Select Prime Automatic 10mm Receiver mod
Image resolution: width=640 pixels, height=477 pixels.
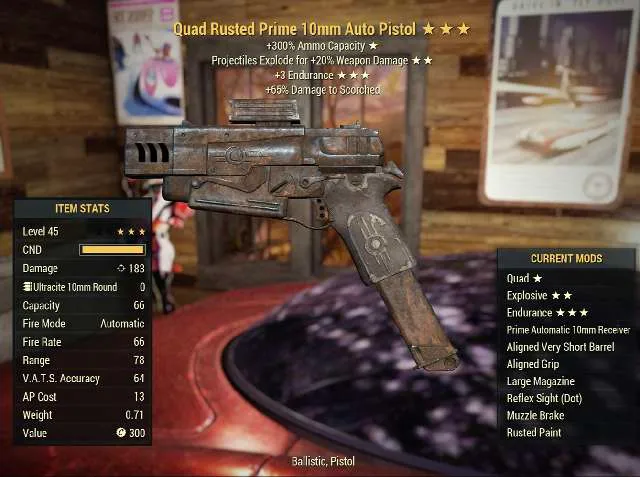(x=567, y=329)
